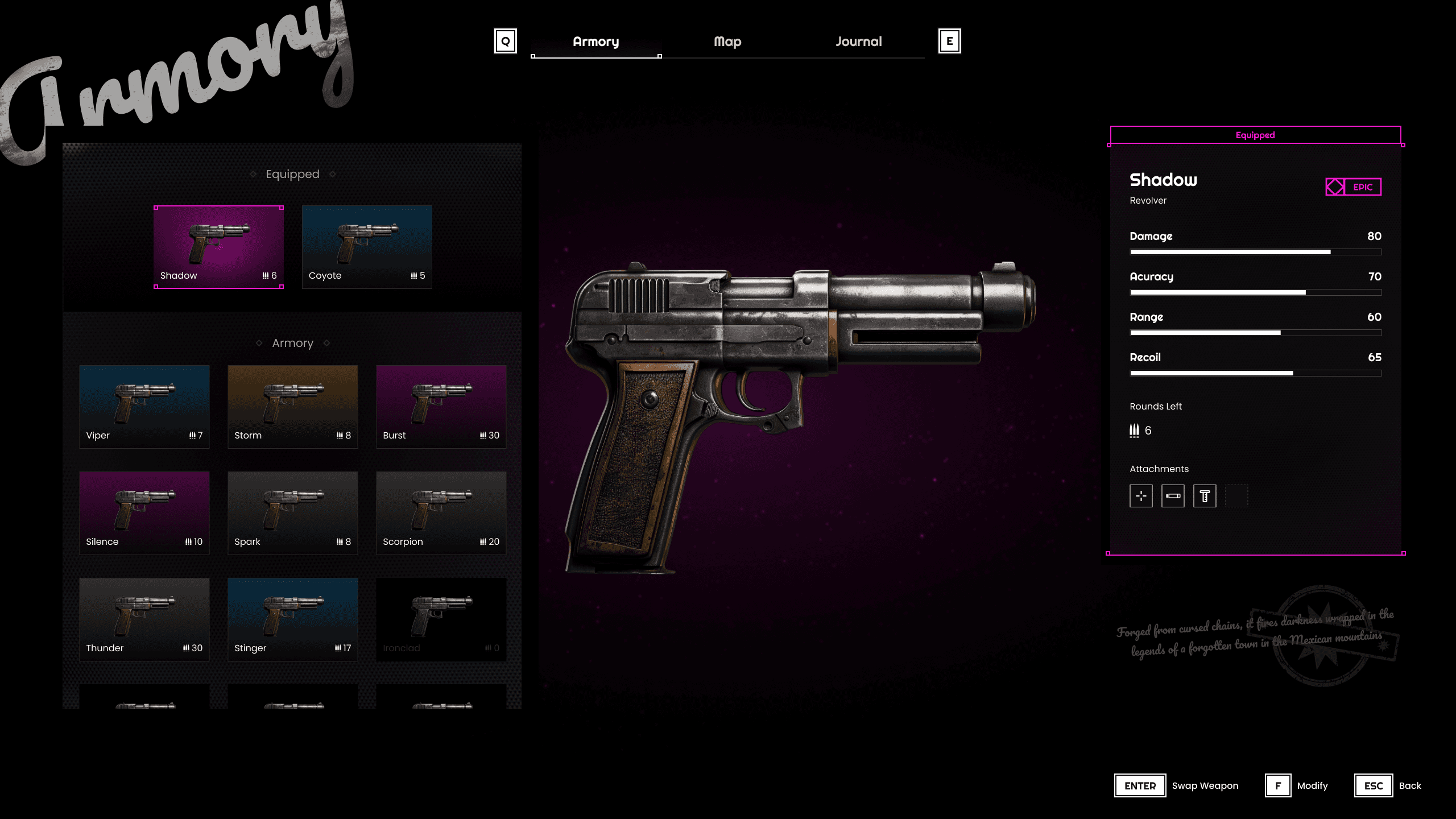Viewport: 1456px width, 819px height.
Task: Open the Journal tab
Action: point(858,42)
